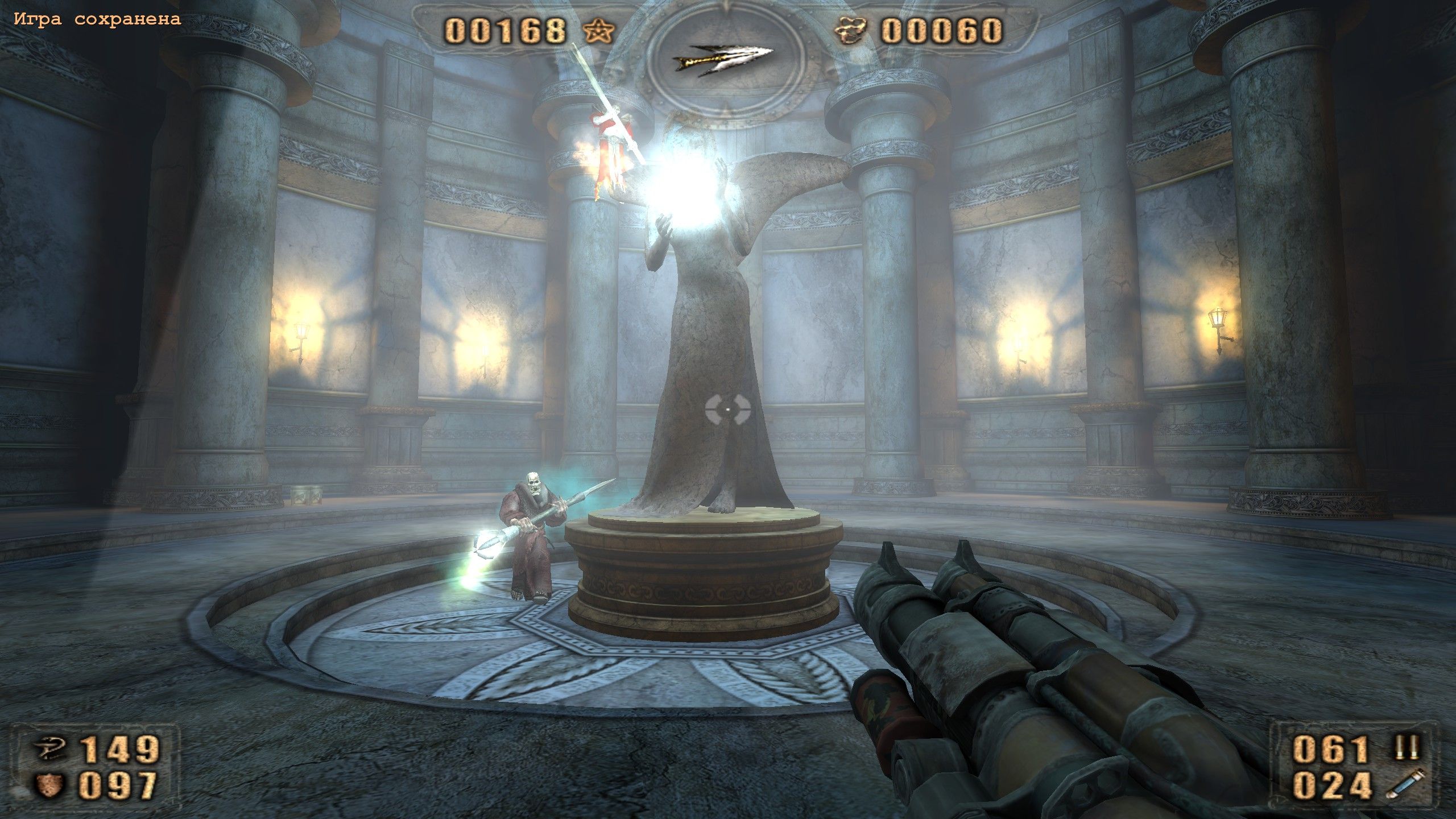The image size is (1456, 819).
Task: Click the gold coins pile icon
Action: point(851,30)
